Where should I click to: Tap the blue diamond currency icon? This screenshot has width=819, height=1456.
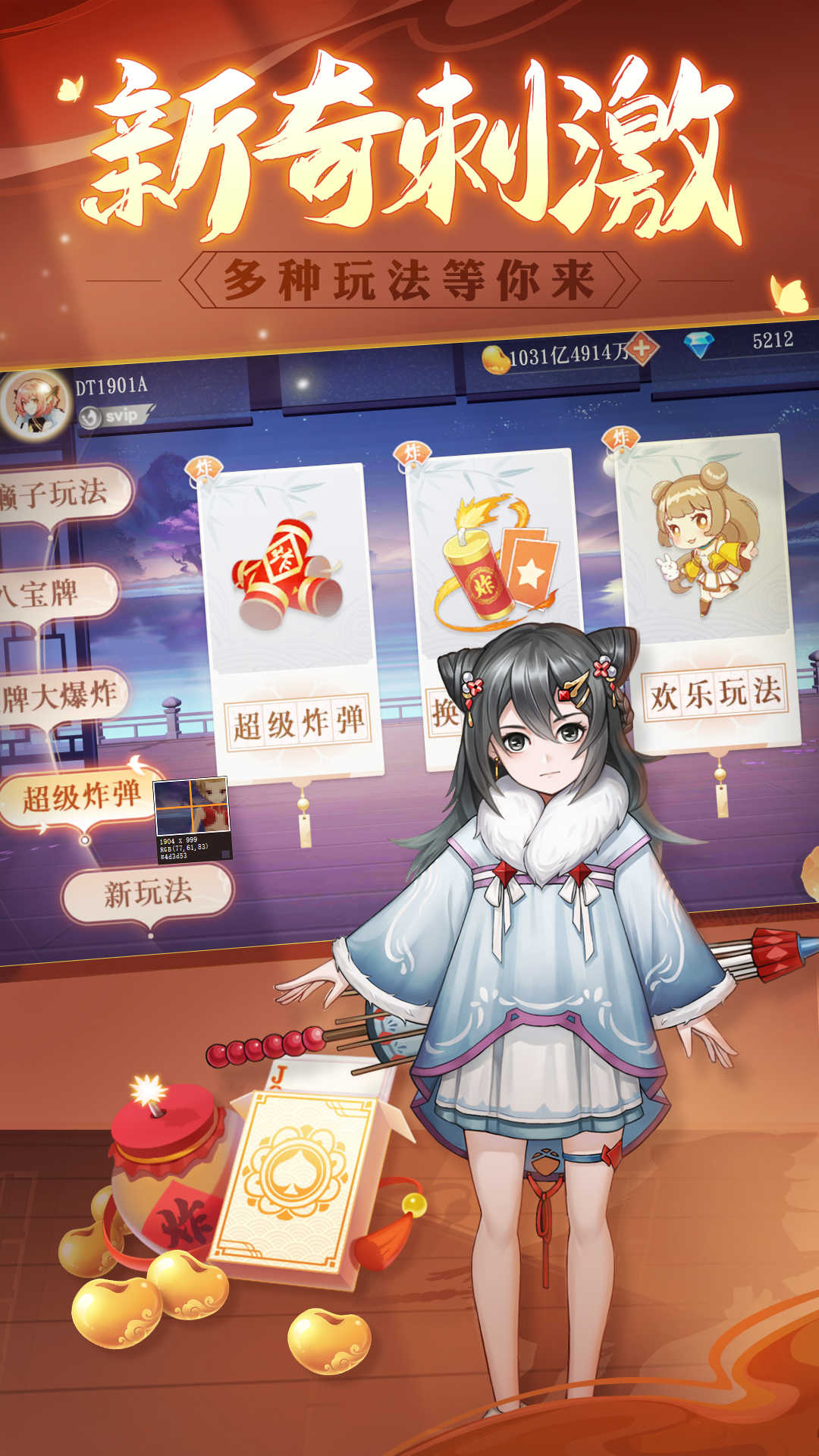698,345
